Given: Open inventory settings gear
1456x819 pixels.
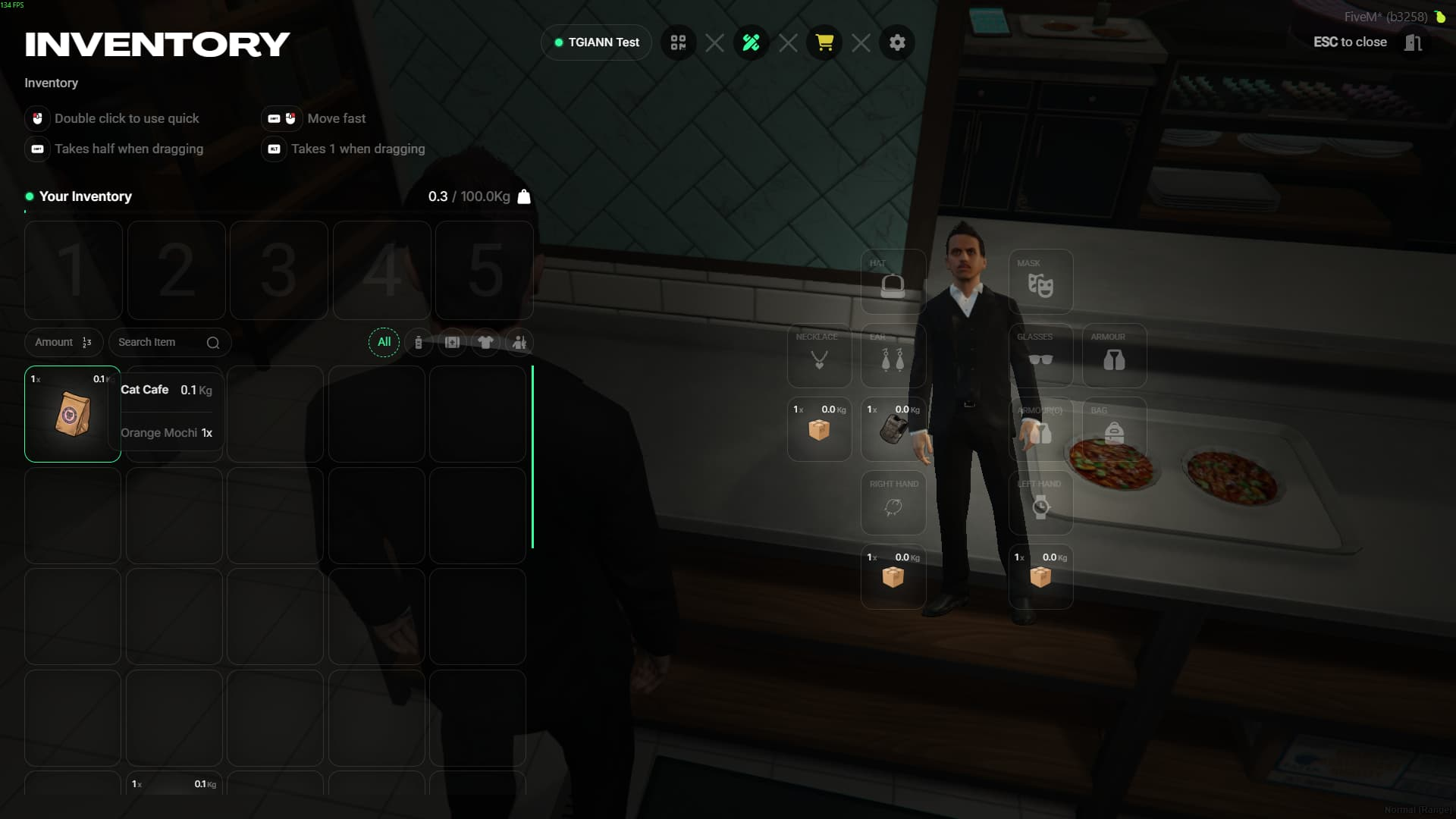Looking at the screenshot, I should (x=897, y=42).
